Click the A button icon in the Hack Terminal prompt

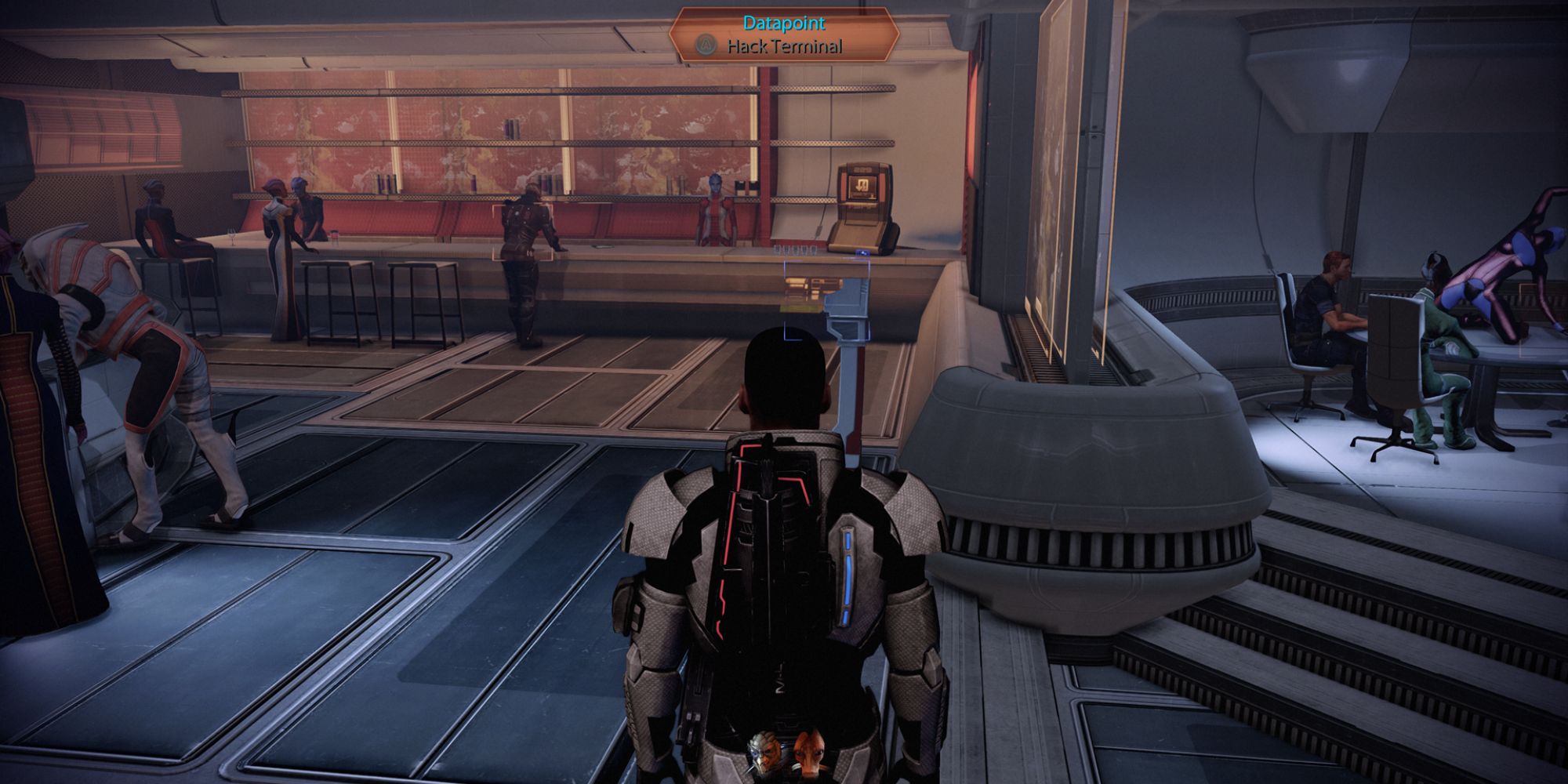(706, 45)
